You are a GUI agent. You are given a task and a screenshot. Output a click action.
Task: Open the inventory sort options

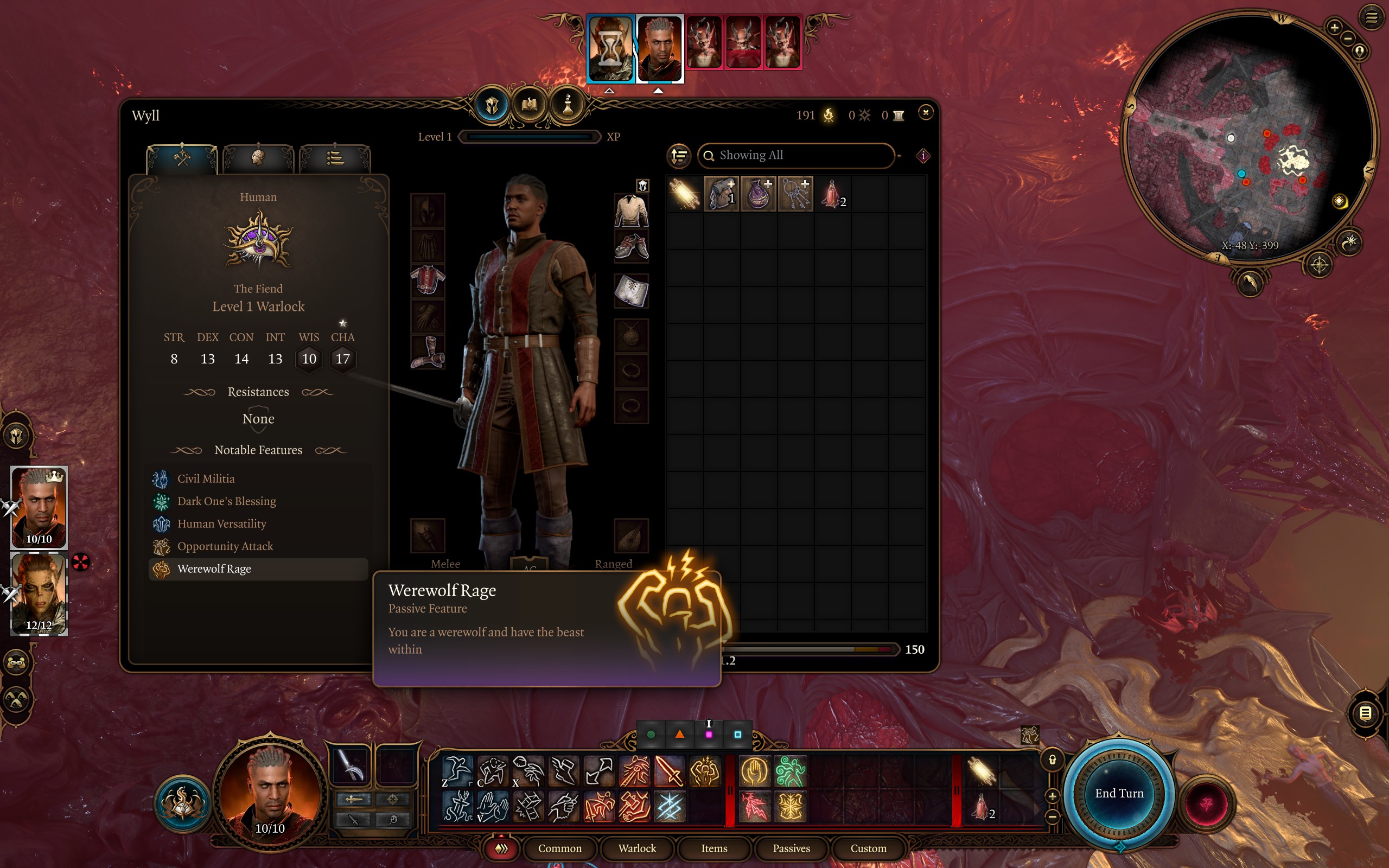(x=679, y=156)
